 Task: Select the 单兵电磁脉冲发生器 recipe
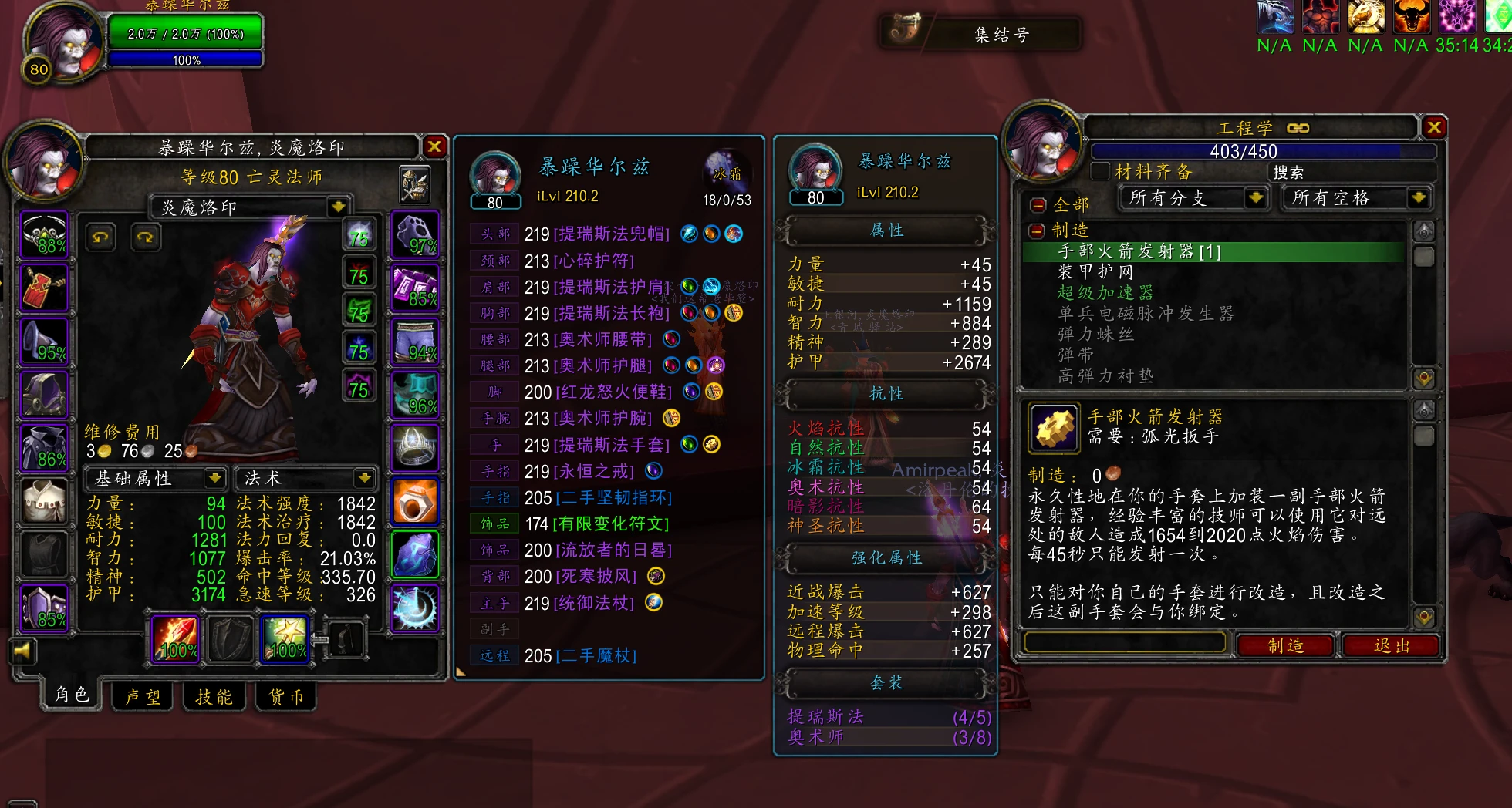(1146, 314)
